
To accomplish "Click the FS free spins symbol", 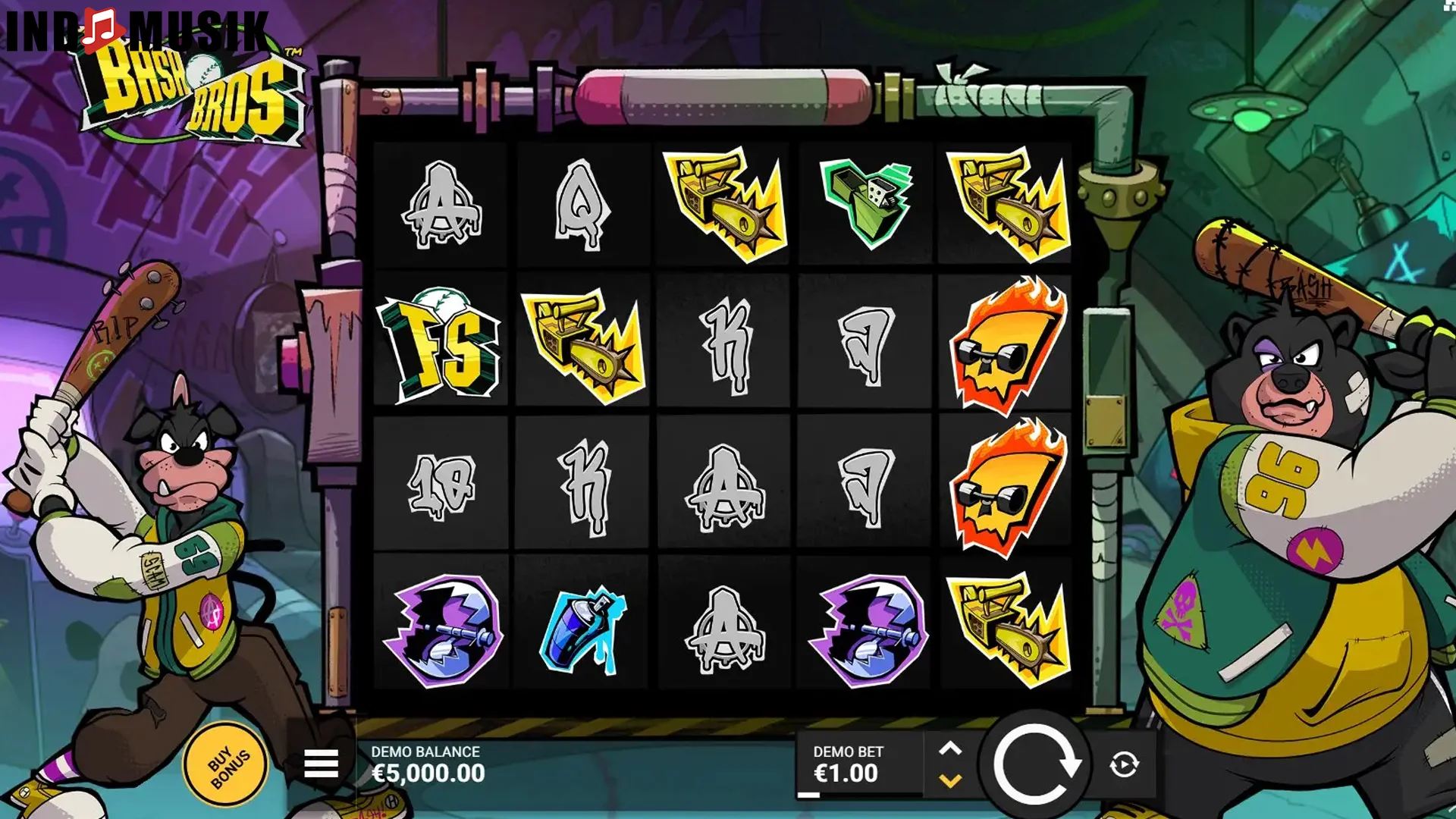I will pos(442,345).
